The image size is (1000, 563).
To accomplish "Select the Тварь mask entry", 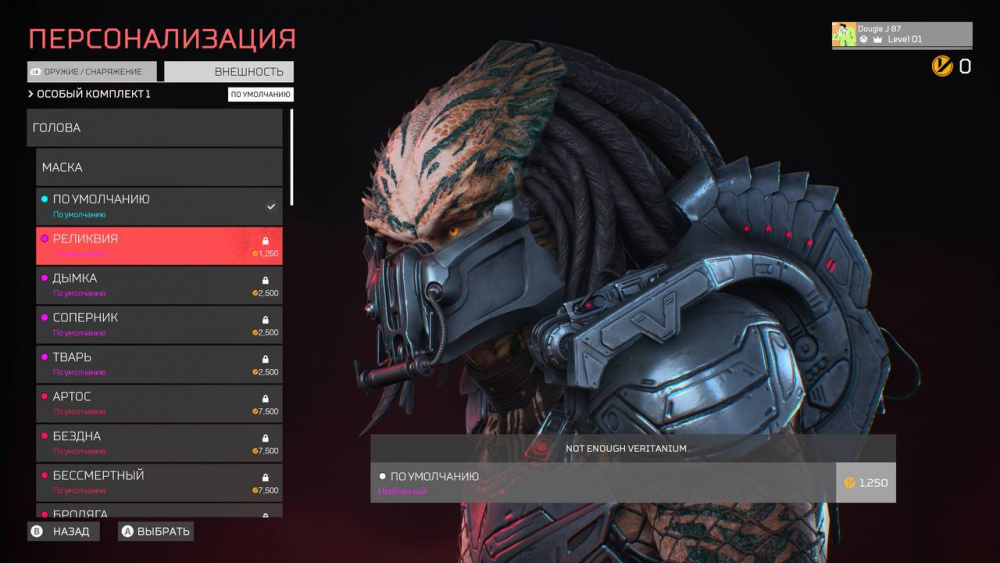I will pos(160,364).
